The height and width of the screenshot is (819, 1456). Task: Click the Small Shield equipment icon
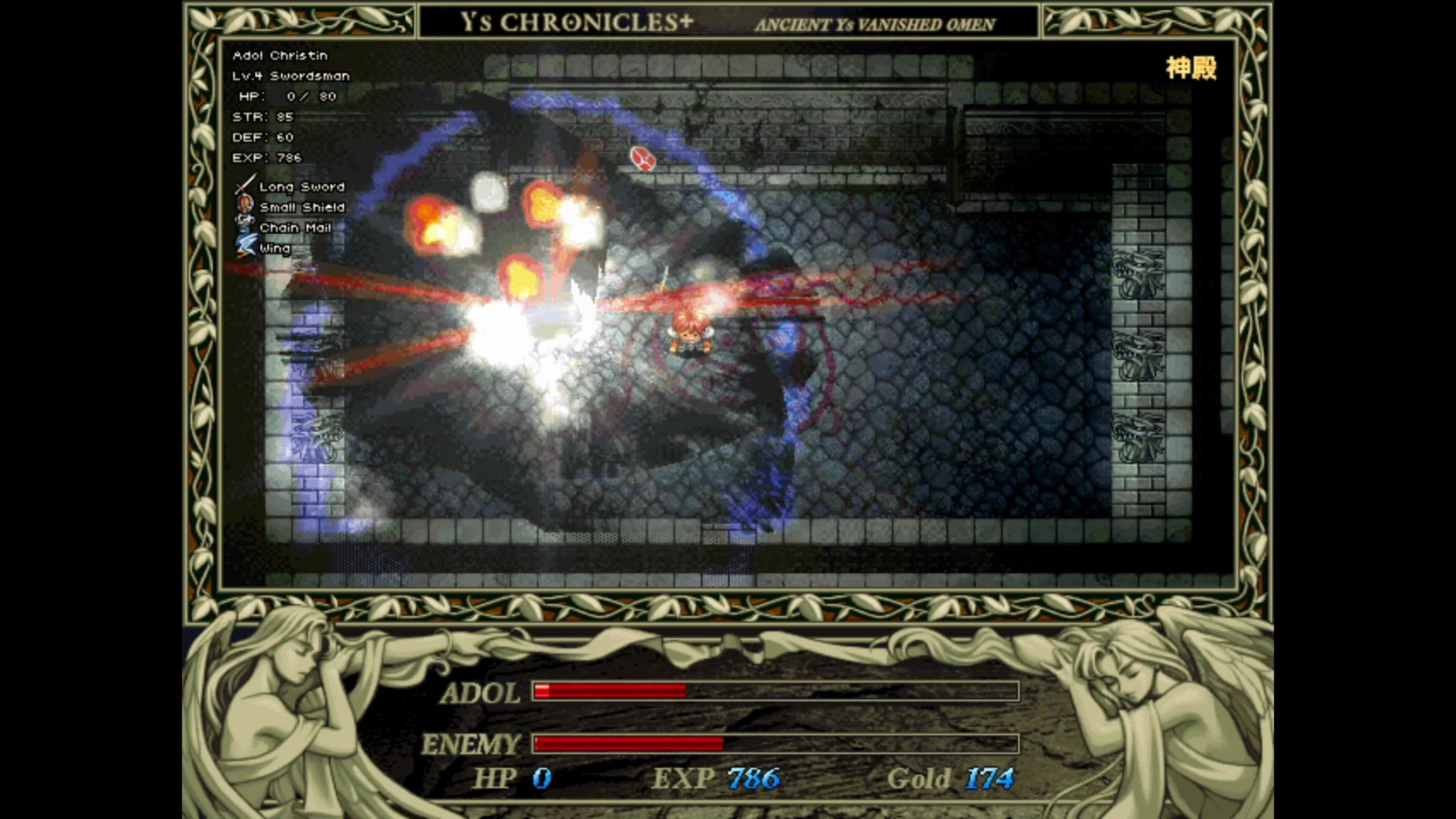245,205
